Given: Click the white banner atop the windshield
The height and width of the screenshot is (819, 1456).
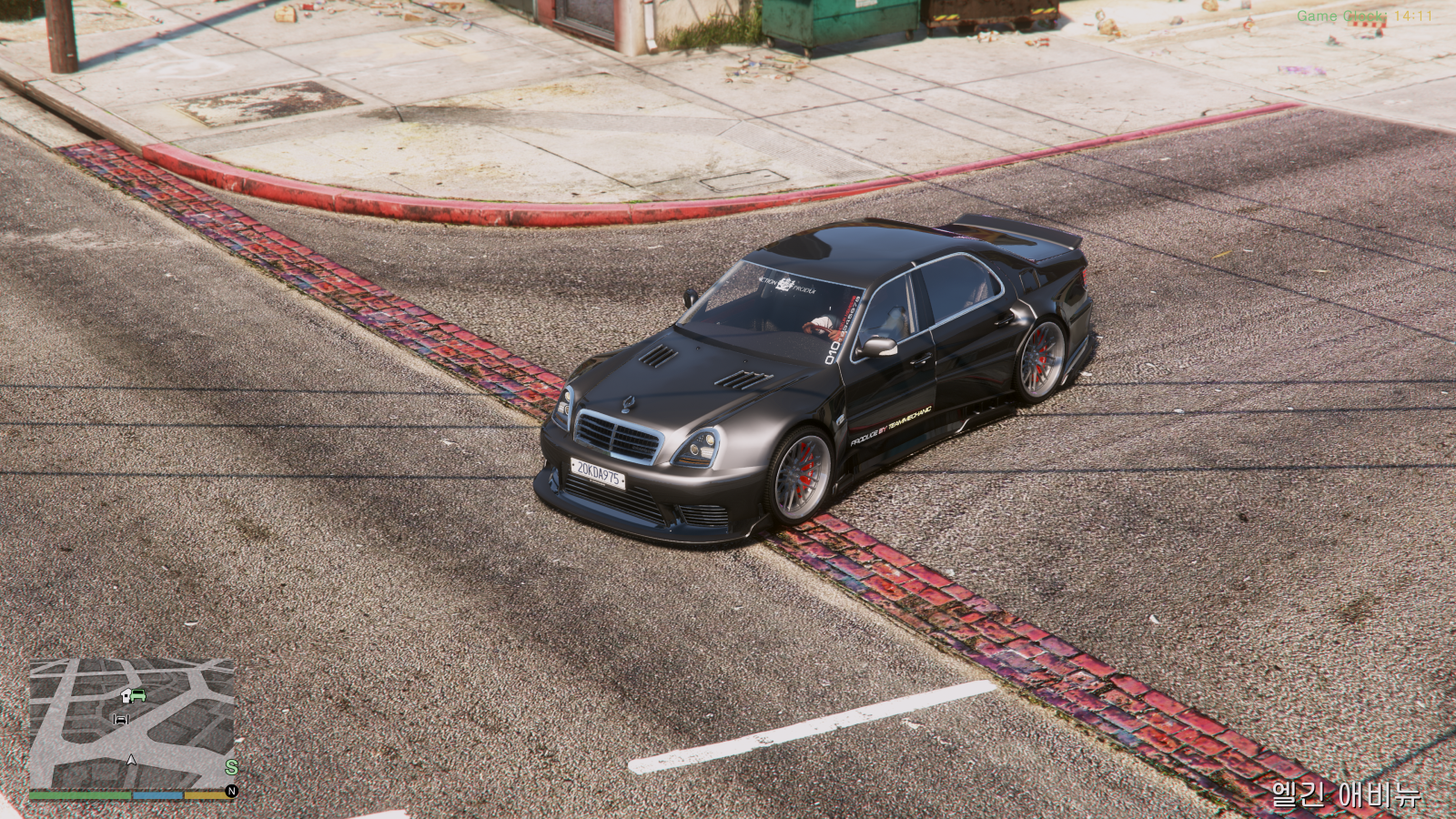Looking at the screenshot, I should coord(787,284).
